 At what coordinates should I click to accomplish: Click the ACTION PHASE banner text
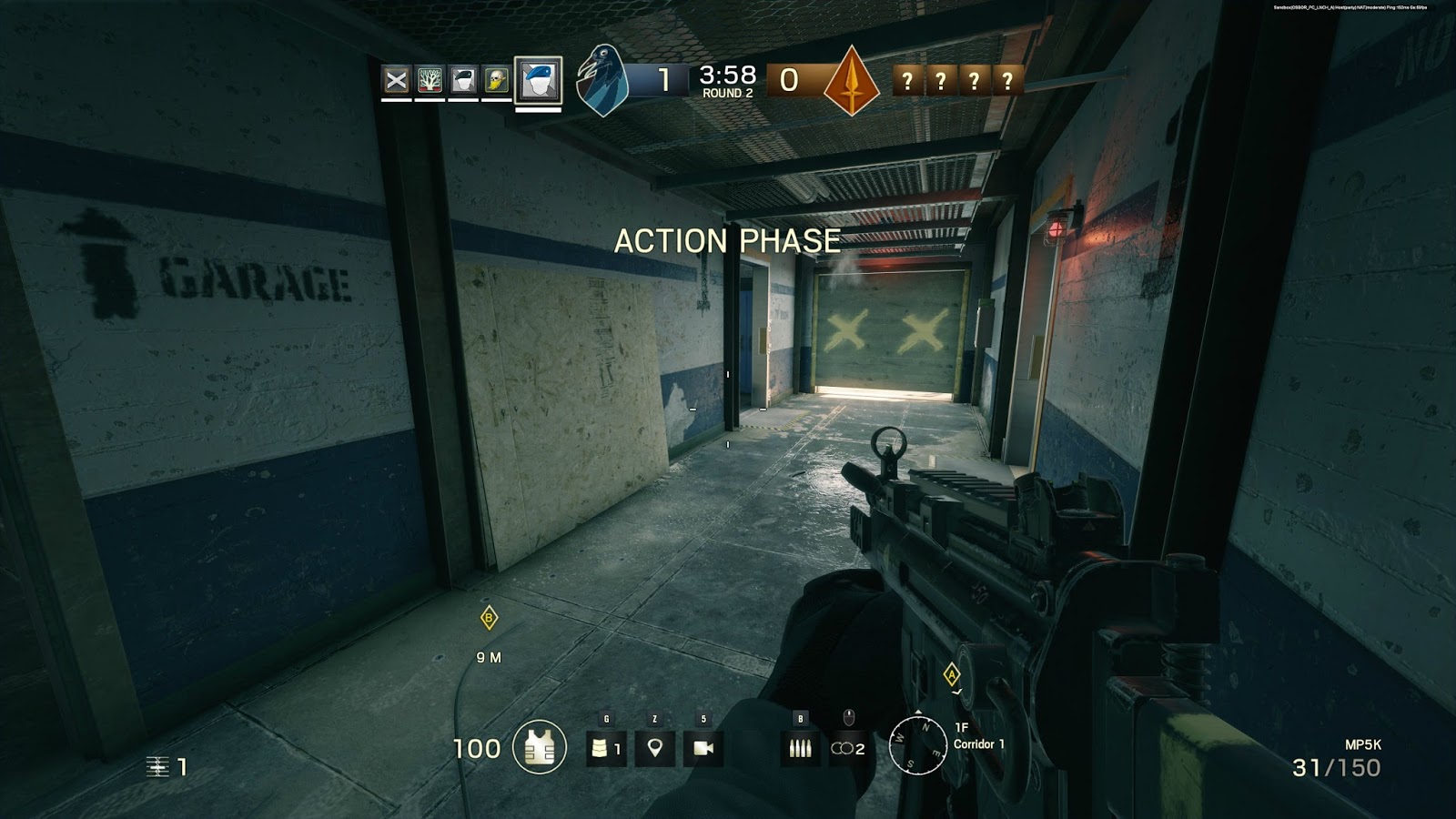click(726, 242)
